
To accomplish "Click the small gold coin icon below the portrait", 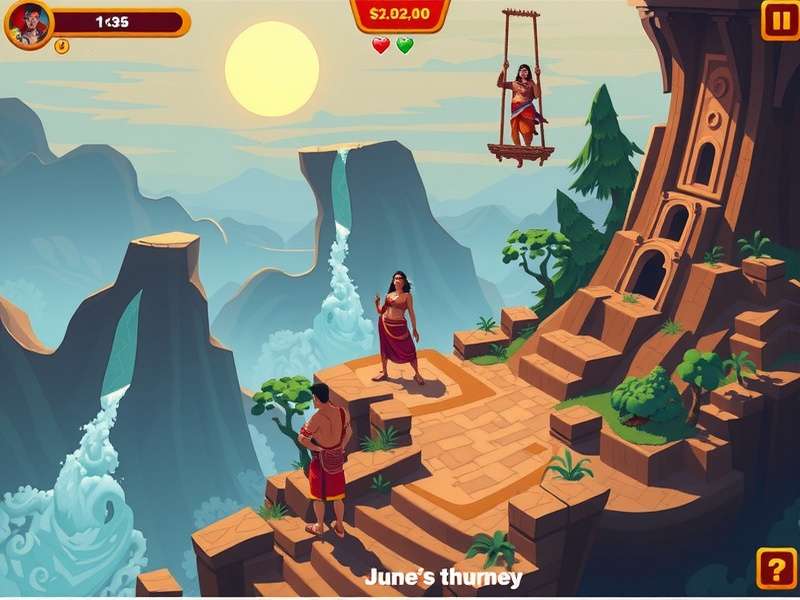I will tap(61, 46).
